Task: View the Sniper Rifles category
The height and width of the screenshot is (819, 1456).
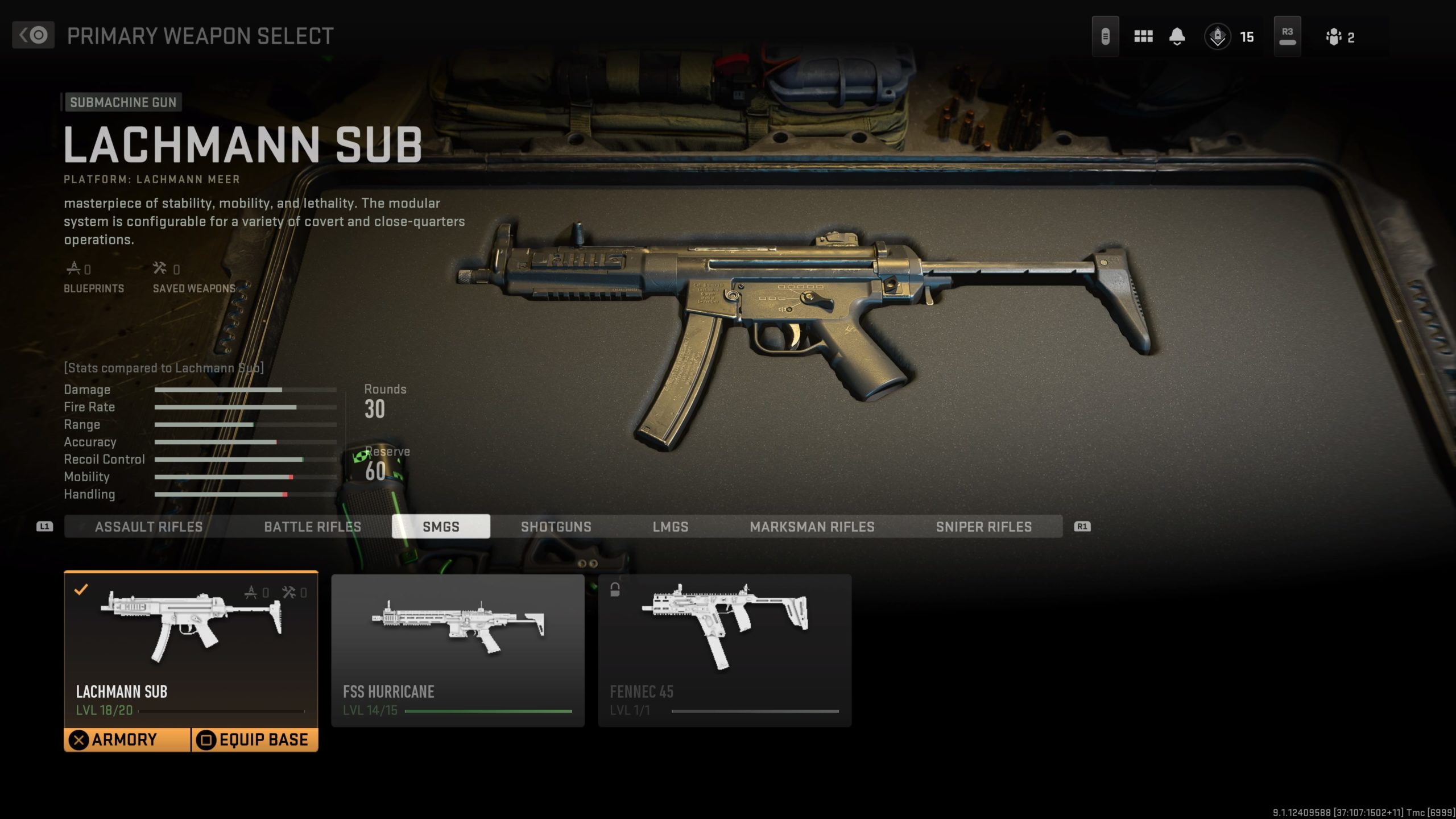Action: [983, 527]
